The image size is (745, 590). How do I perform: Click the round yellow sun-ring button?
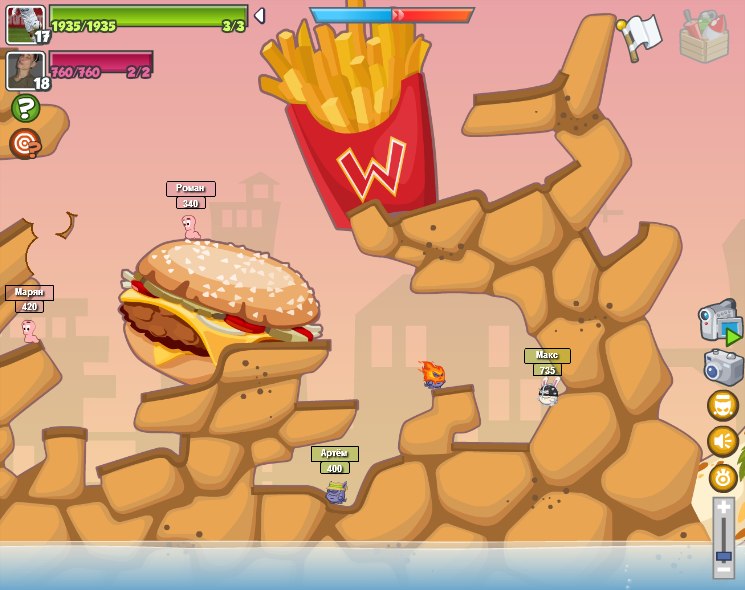(x=723, y=477)
